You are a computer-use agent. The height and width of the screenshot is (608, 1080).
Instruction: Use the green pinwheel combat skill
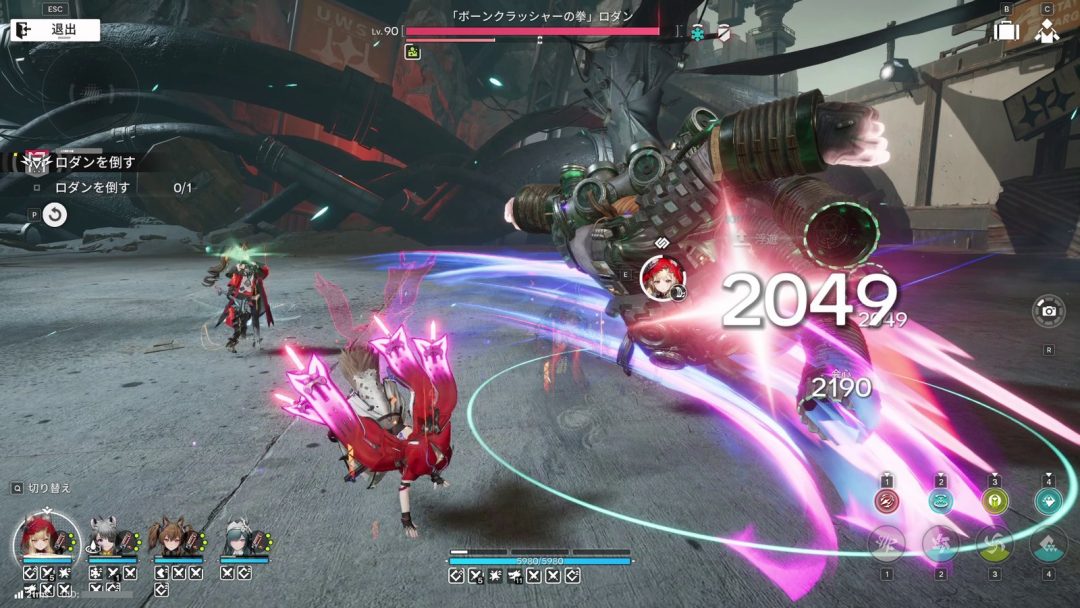click(994, 544)
